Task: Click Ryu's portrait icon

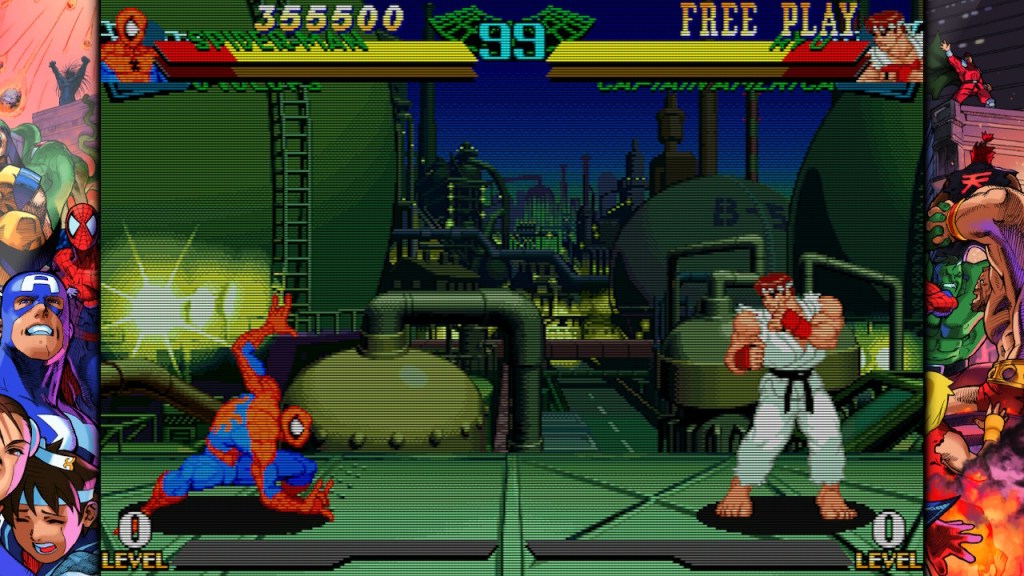Action: (x=893, y=46)
